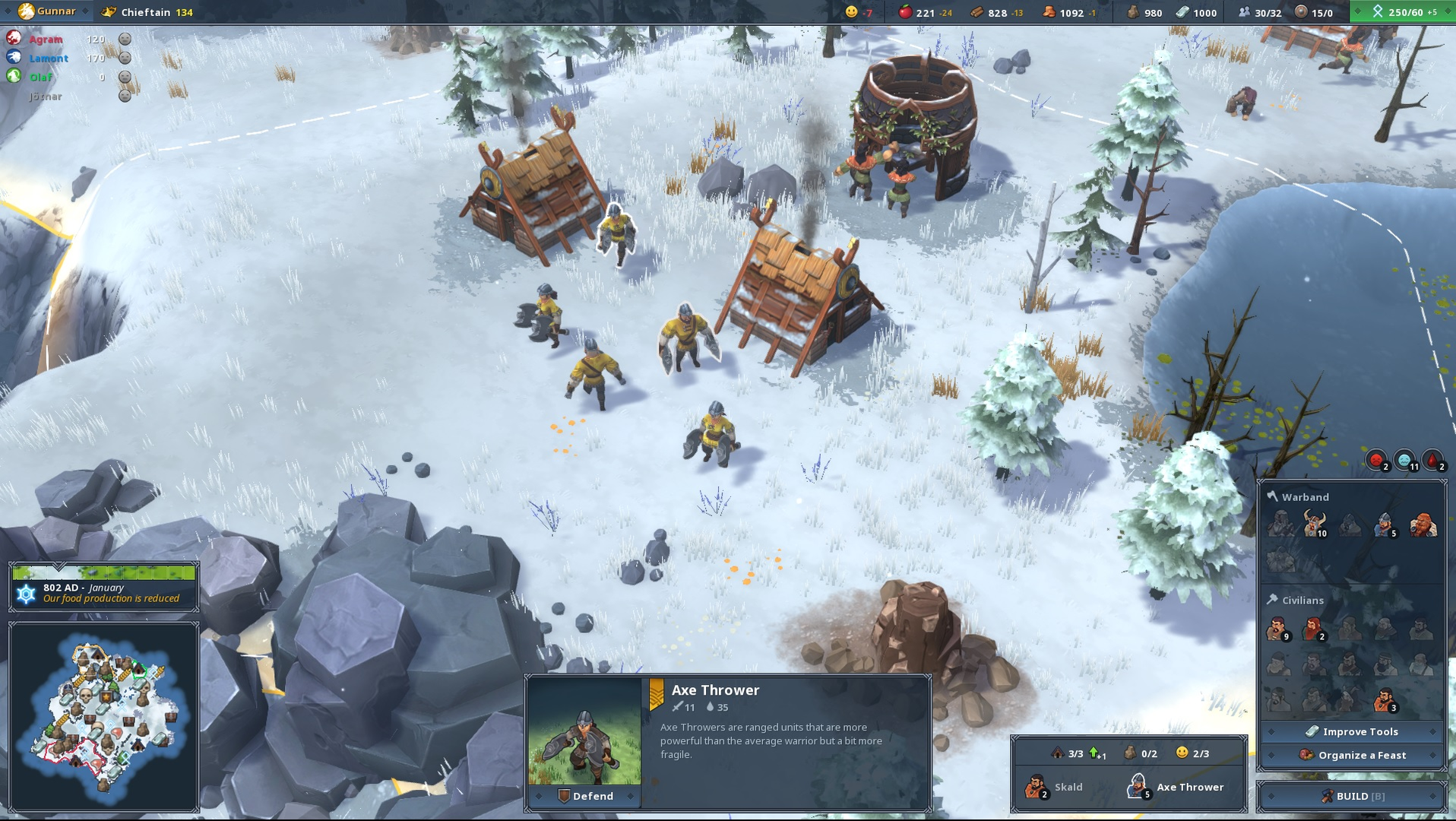Click the Improve Tools button
The height and width of the screenshot is (821, 1456).
click(x=1352, y=731)
